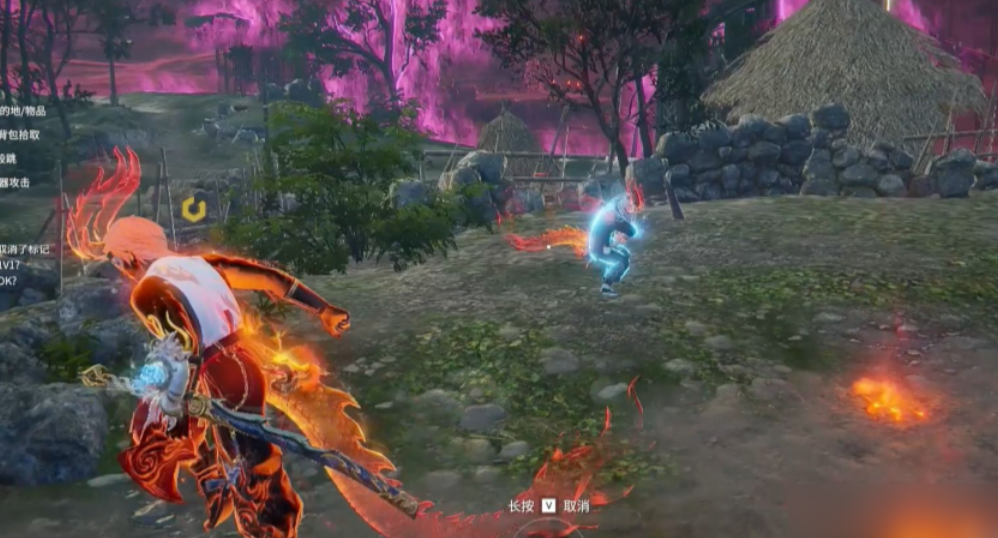Open the chat log showing "1V1?"

coord(10,265)
